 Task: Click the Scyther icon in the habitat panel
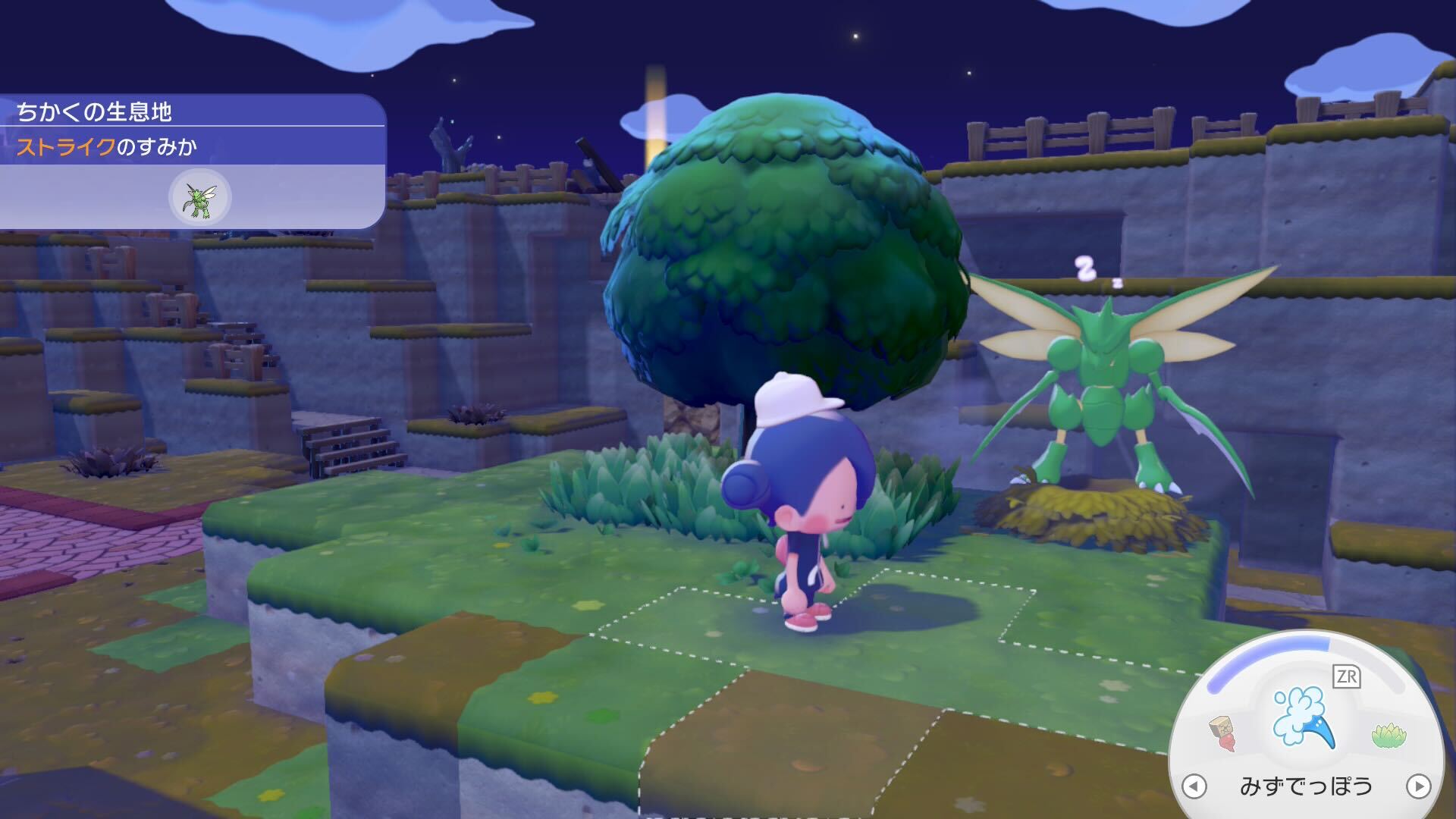(199, 198)
